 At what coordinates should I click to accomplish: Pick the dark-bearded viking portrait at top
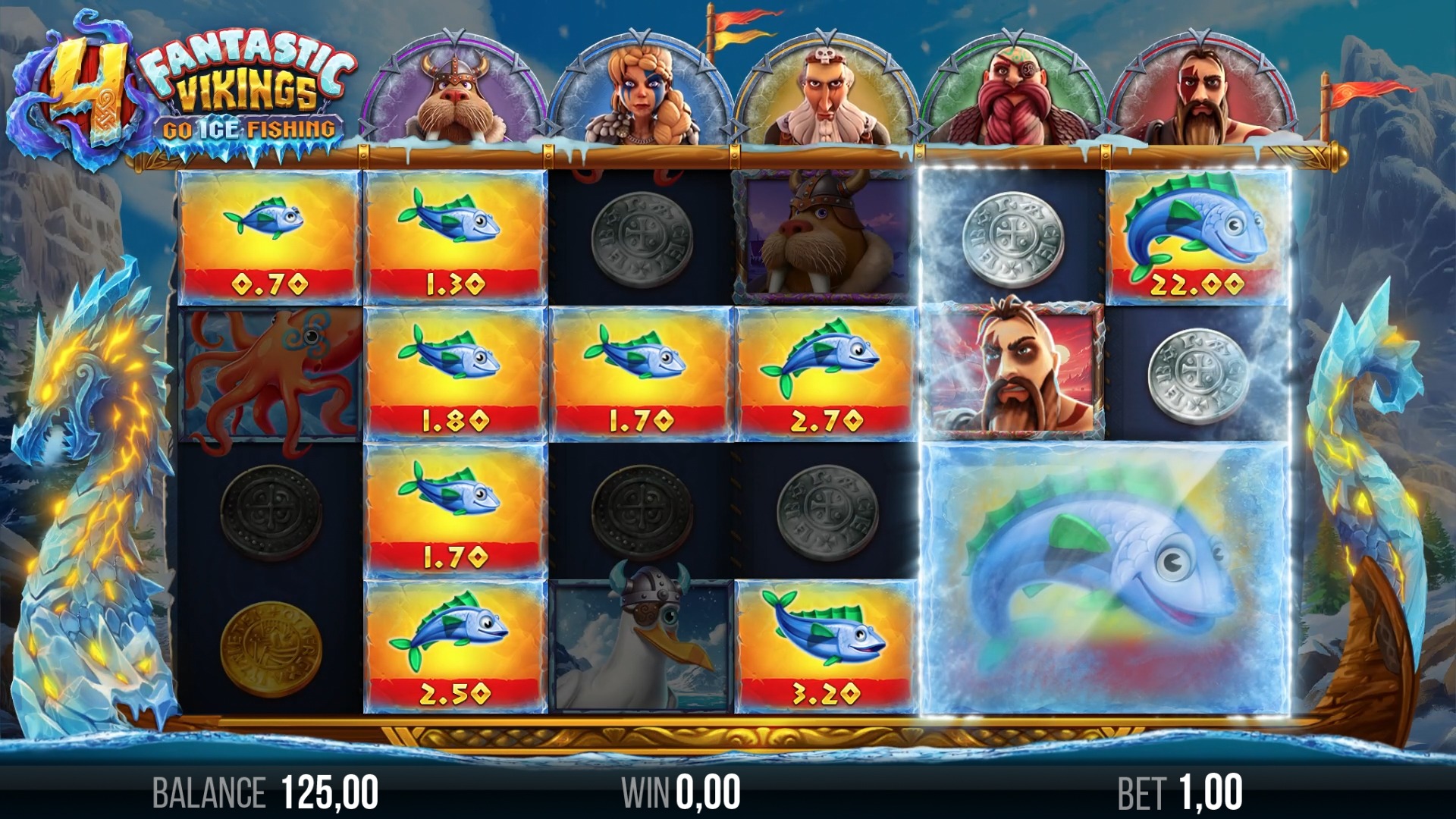pyautogui.click(x=1201, y=93)
